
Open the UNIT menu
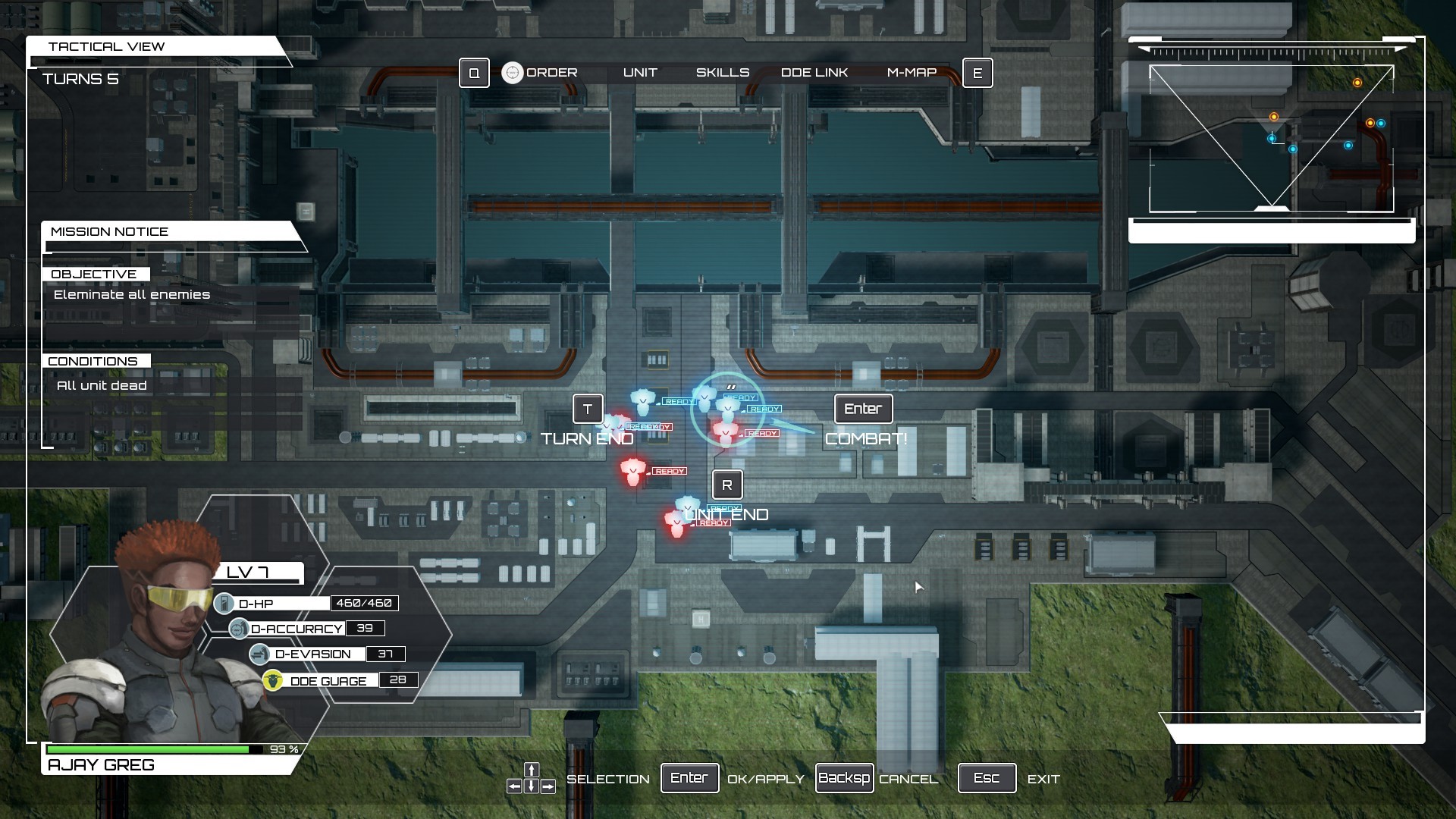[x=640, y=72]
